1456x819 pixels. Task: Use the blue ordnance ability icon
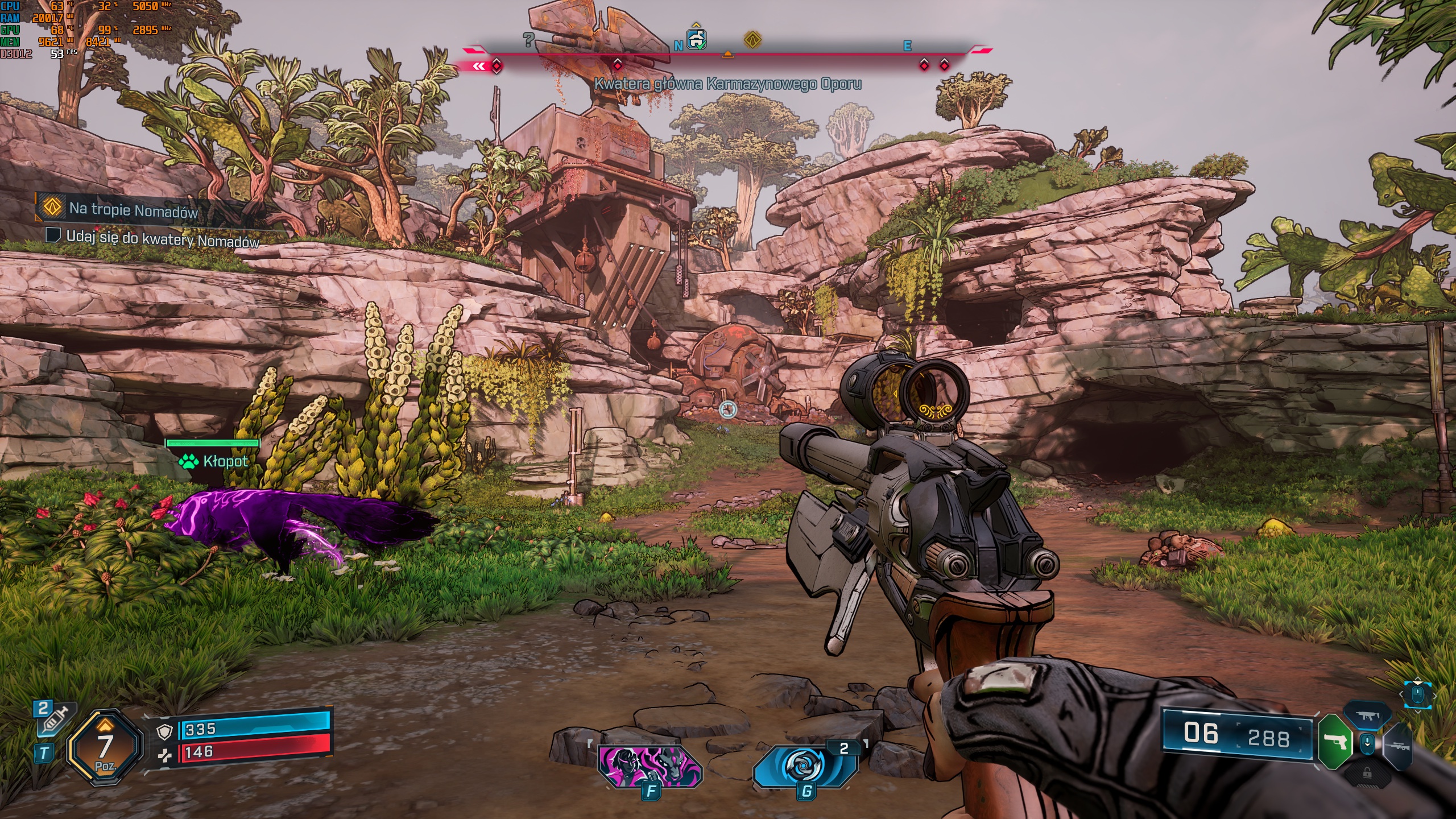[x=804, y=767]
